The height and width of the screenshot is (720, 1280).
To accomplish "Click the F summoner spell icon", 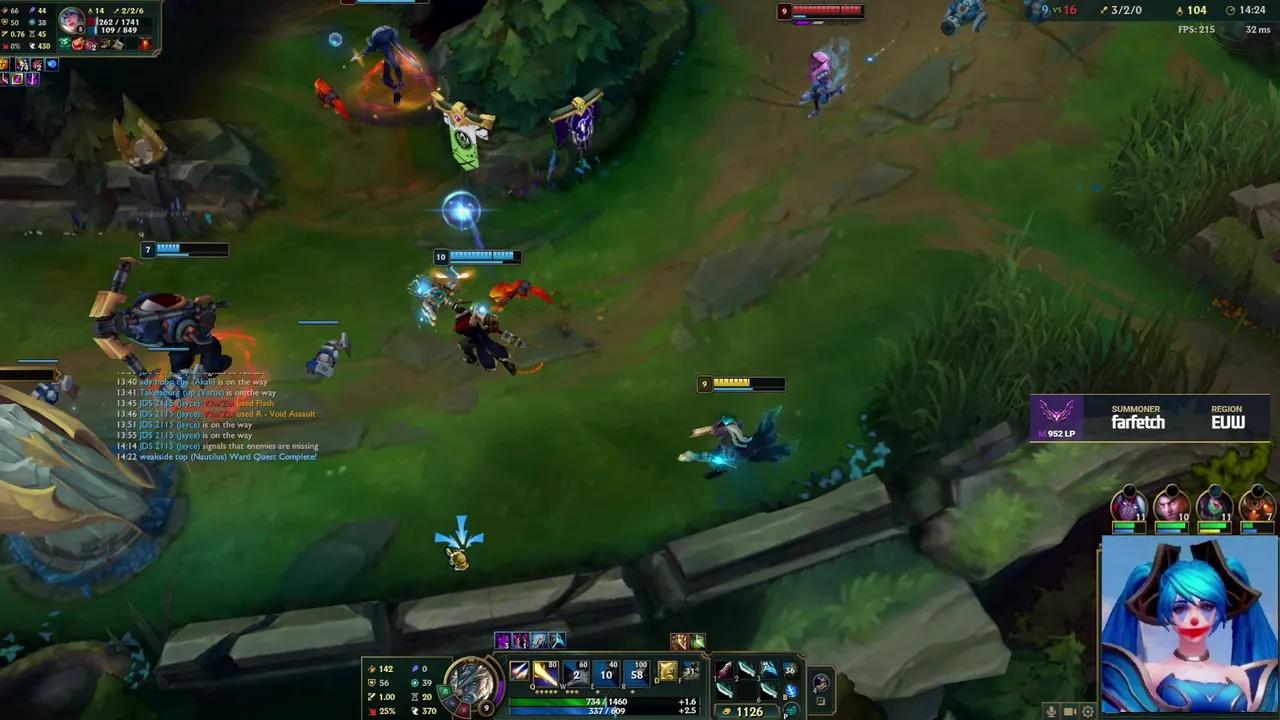I will (691, 672).
